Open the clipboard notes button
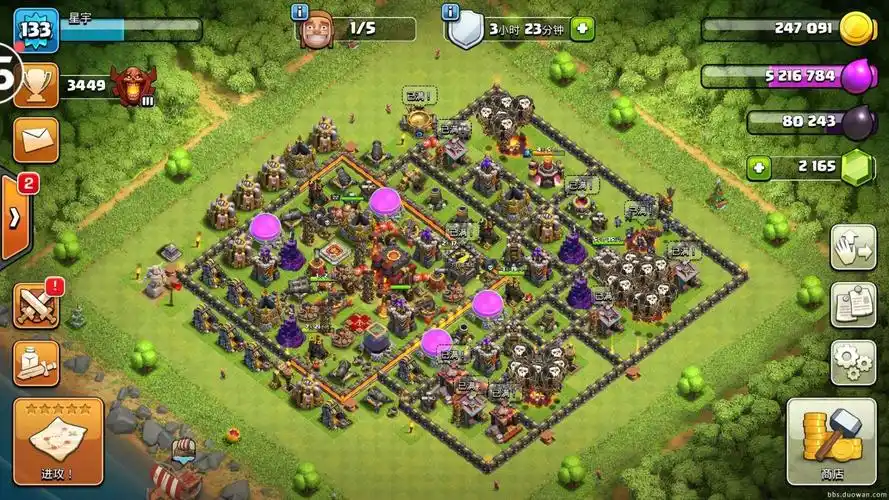 click(852, 304)
